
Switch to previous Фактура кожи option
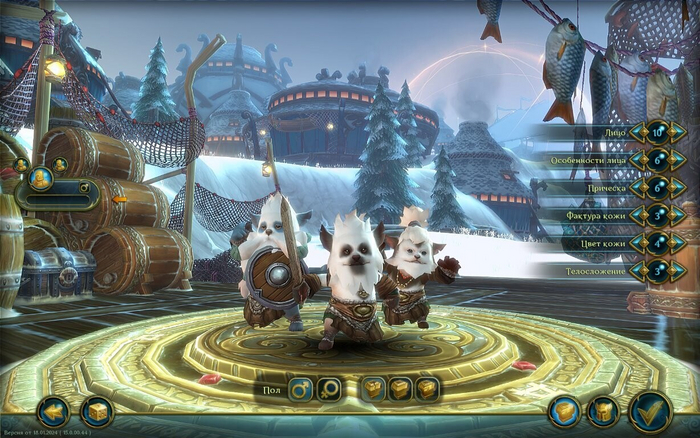636,215
